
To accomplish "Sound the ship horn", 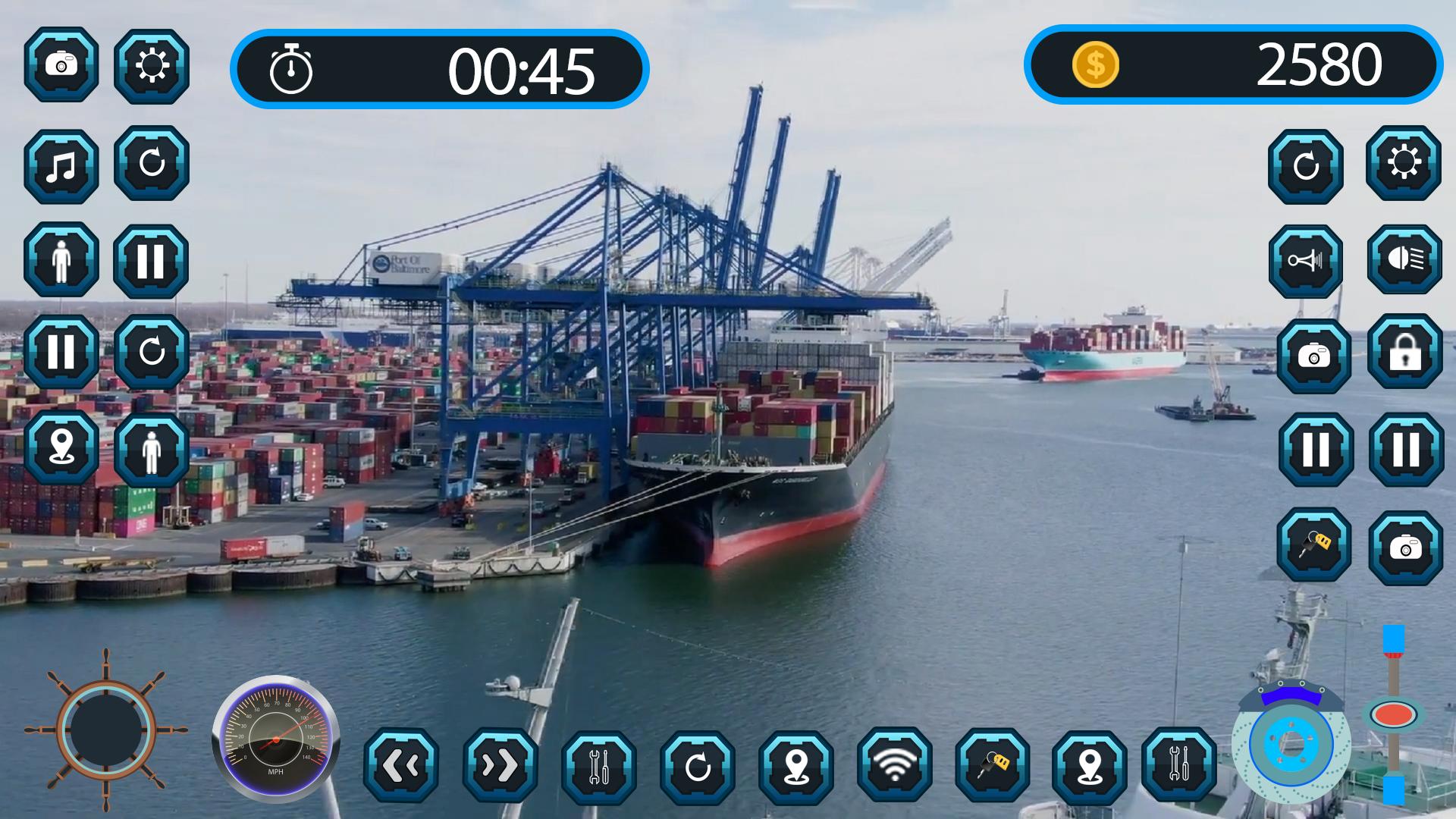I will click(1305, 262).
